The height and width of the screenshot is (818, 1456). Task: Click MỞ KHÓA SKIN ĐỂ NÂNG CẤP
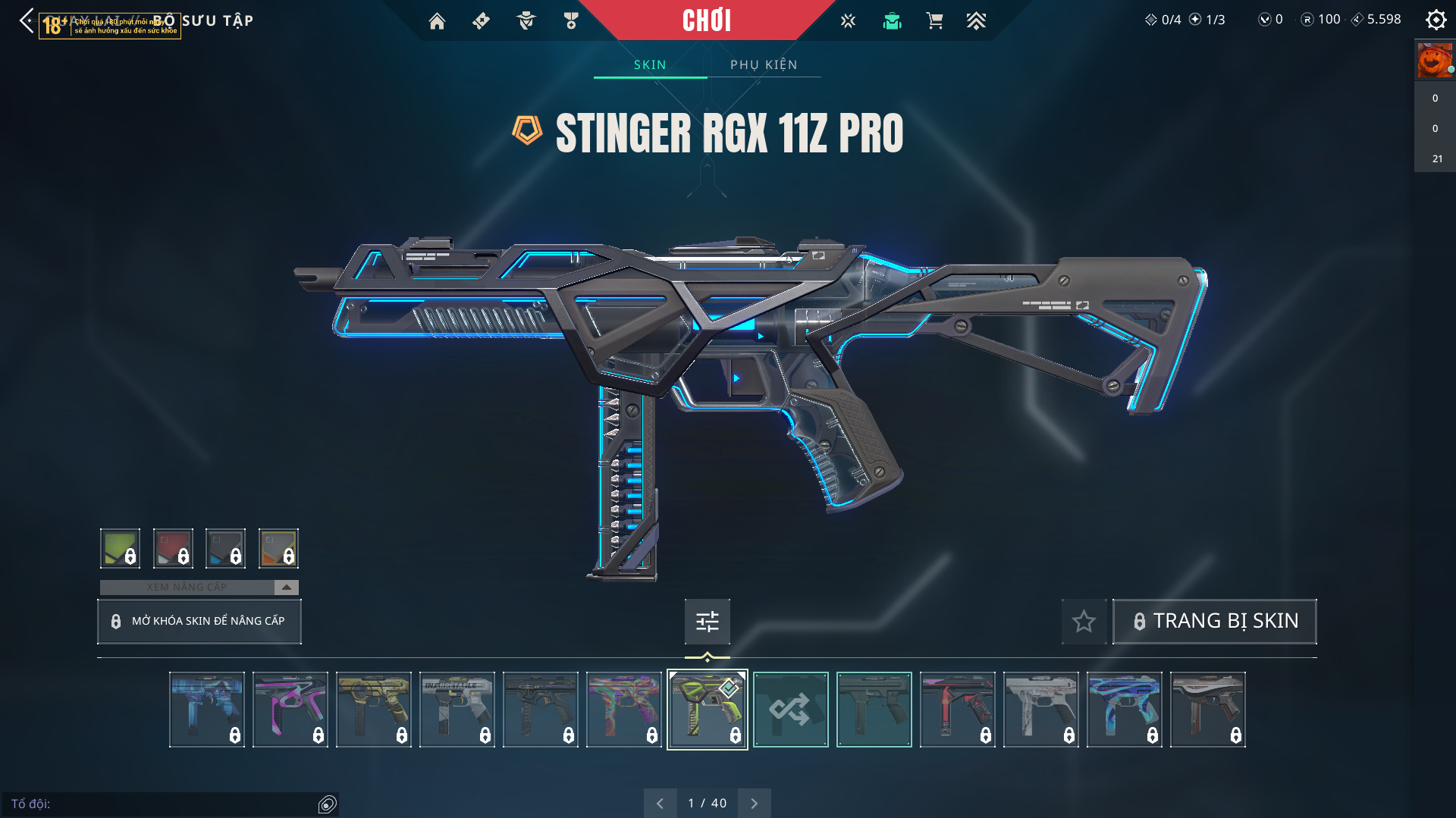click(x=199, y=621)
